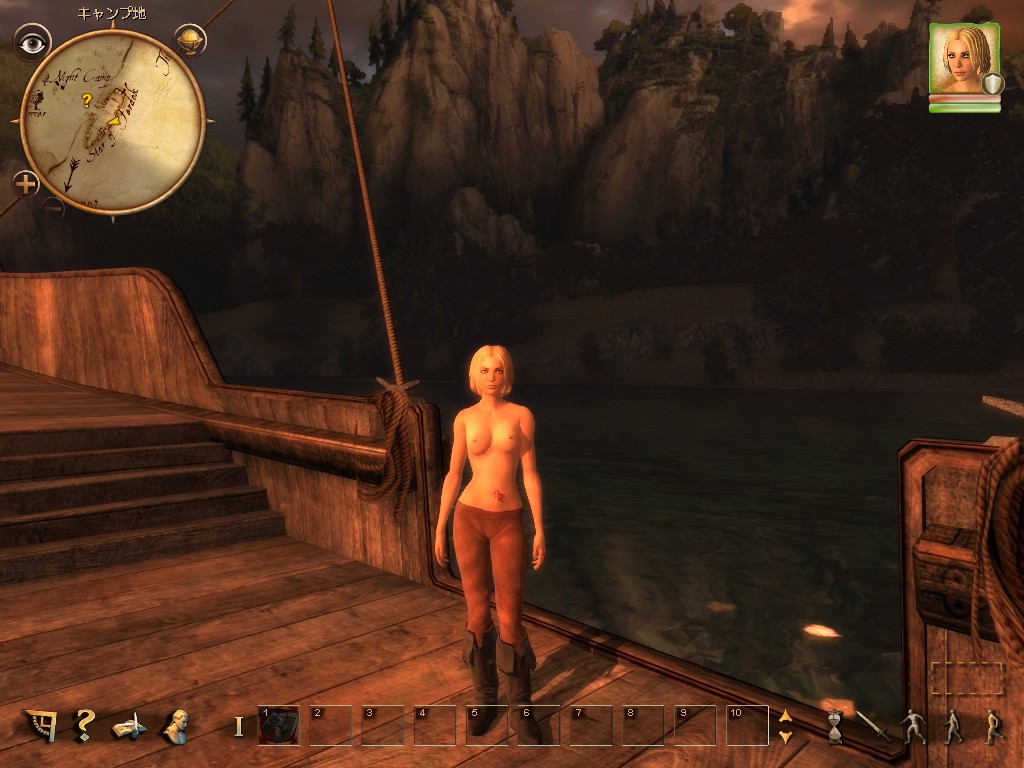Click the eye icon beside the minimap
The width and height of the screenshot is (1024, 768).
(33, 43)
